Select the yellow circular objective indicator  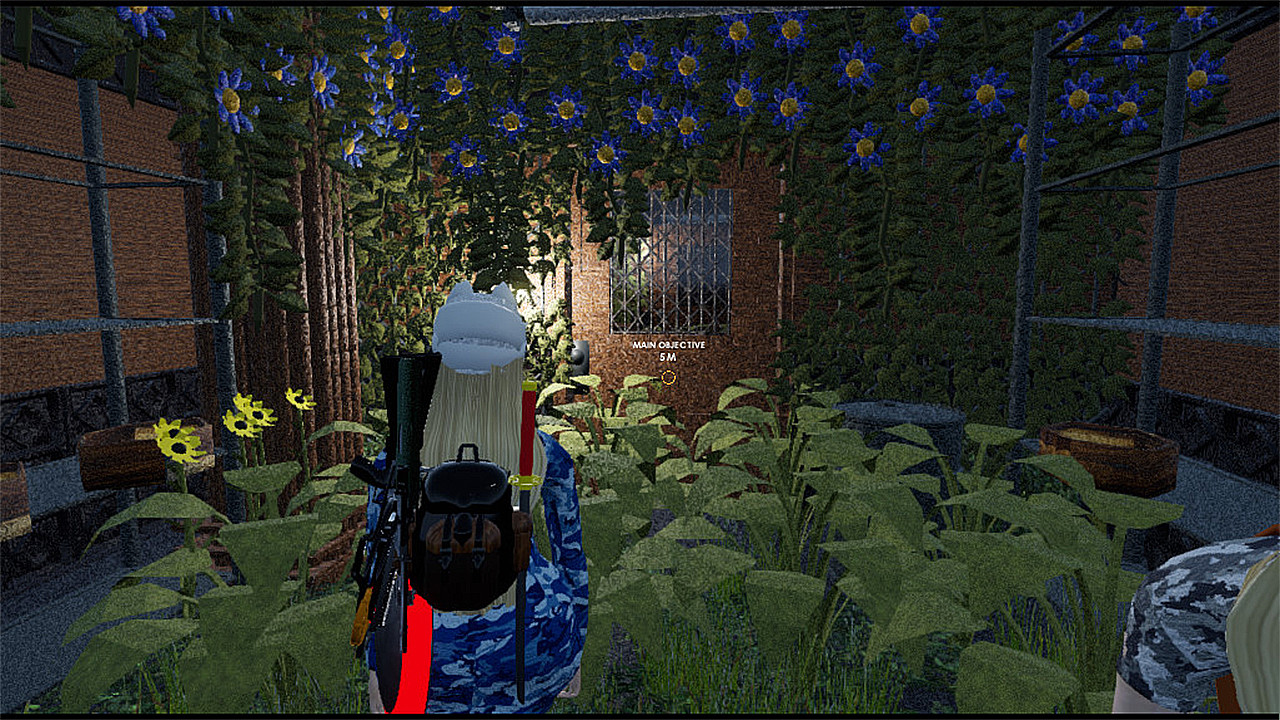[667, 376]
